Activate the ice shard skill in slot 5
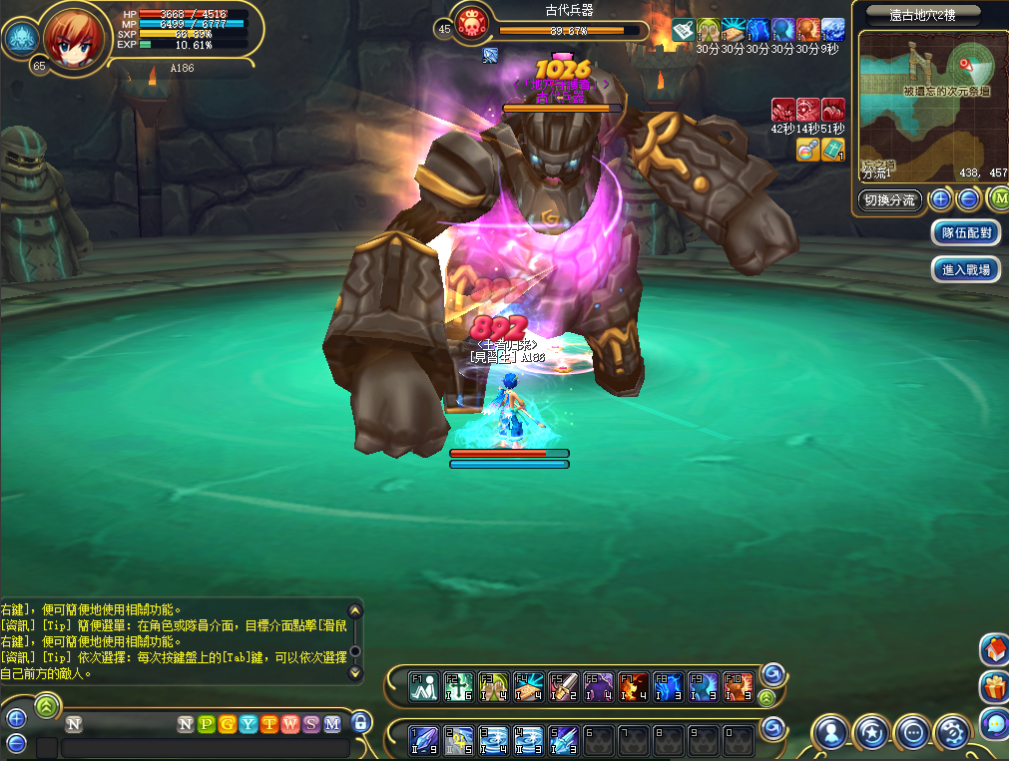 [564, 739]
